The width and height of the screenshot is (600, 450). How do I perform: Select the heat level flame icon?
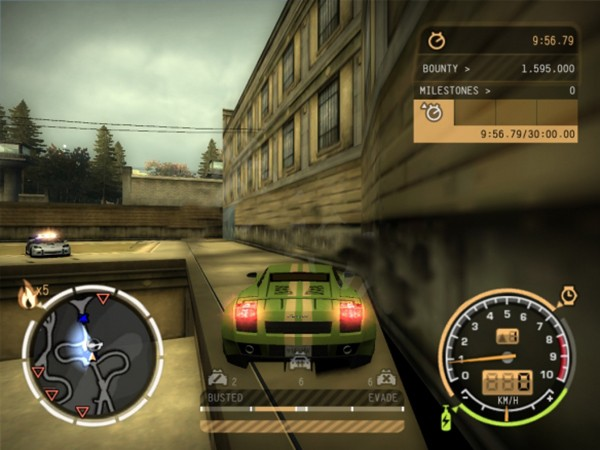pyautogui.click(x=28, y=294)
